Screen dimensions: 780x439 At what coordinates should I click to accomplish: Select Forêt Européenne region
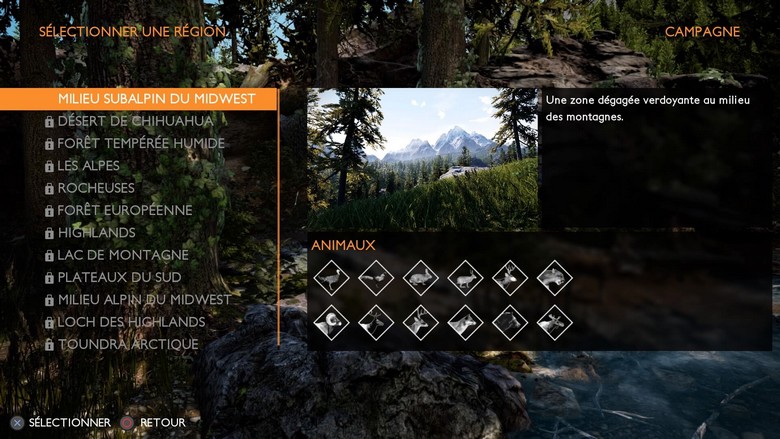[x=125, y=210]
